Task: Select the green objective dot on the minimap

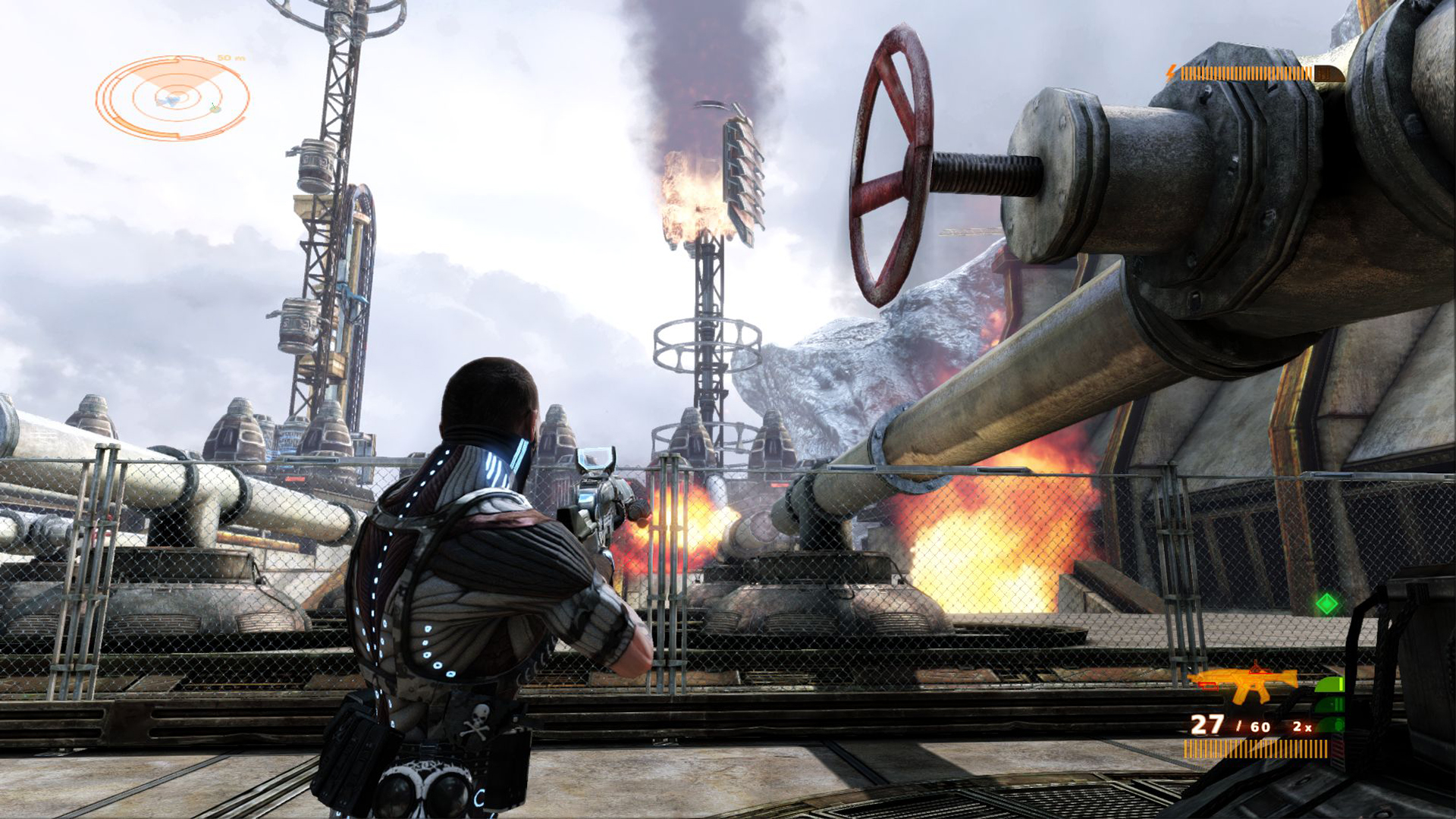Action: [x=215, y=108]
